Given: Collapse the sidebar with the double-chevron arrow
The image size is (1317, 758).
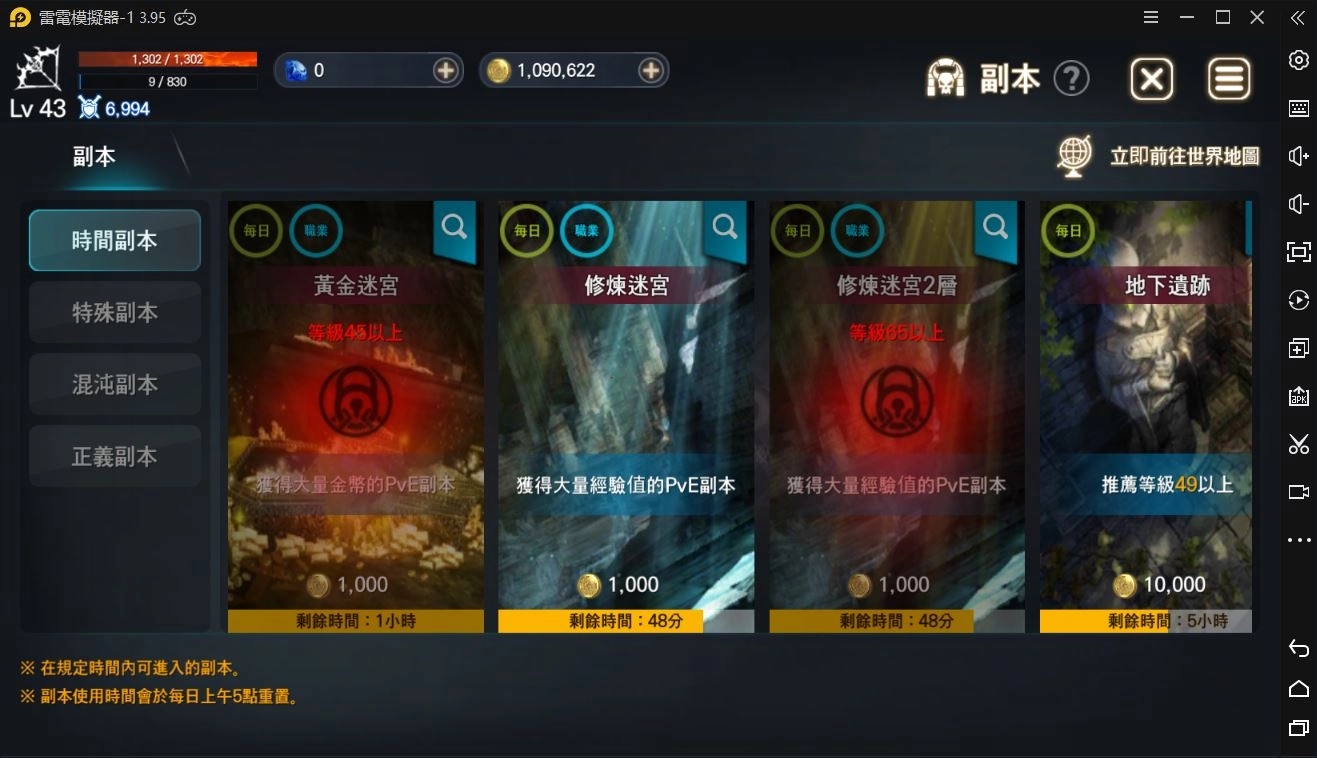Looking at the screenshot, I should (1298, 17).
